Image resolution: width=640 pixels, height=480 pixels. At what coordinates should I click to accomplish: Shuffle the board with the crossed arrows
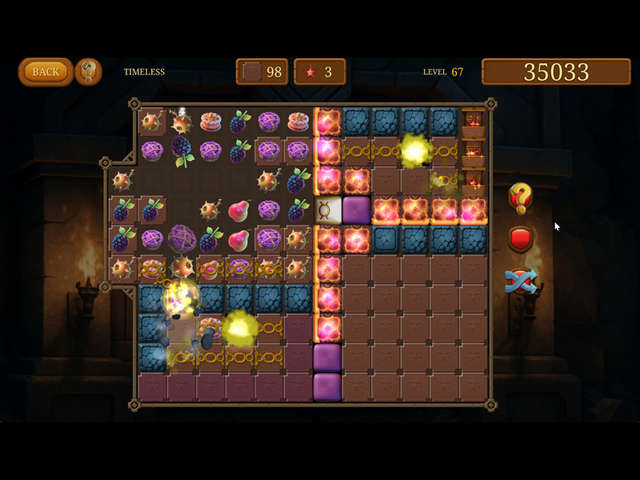coord(520,281)
